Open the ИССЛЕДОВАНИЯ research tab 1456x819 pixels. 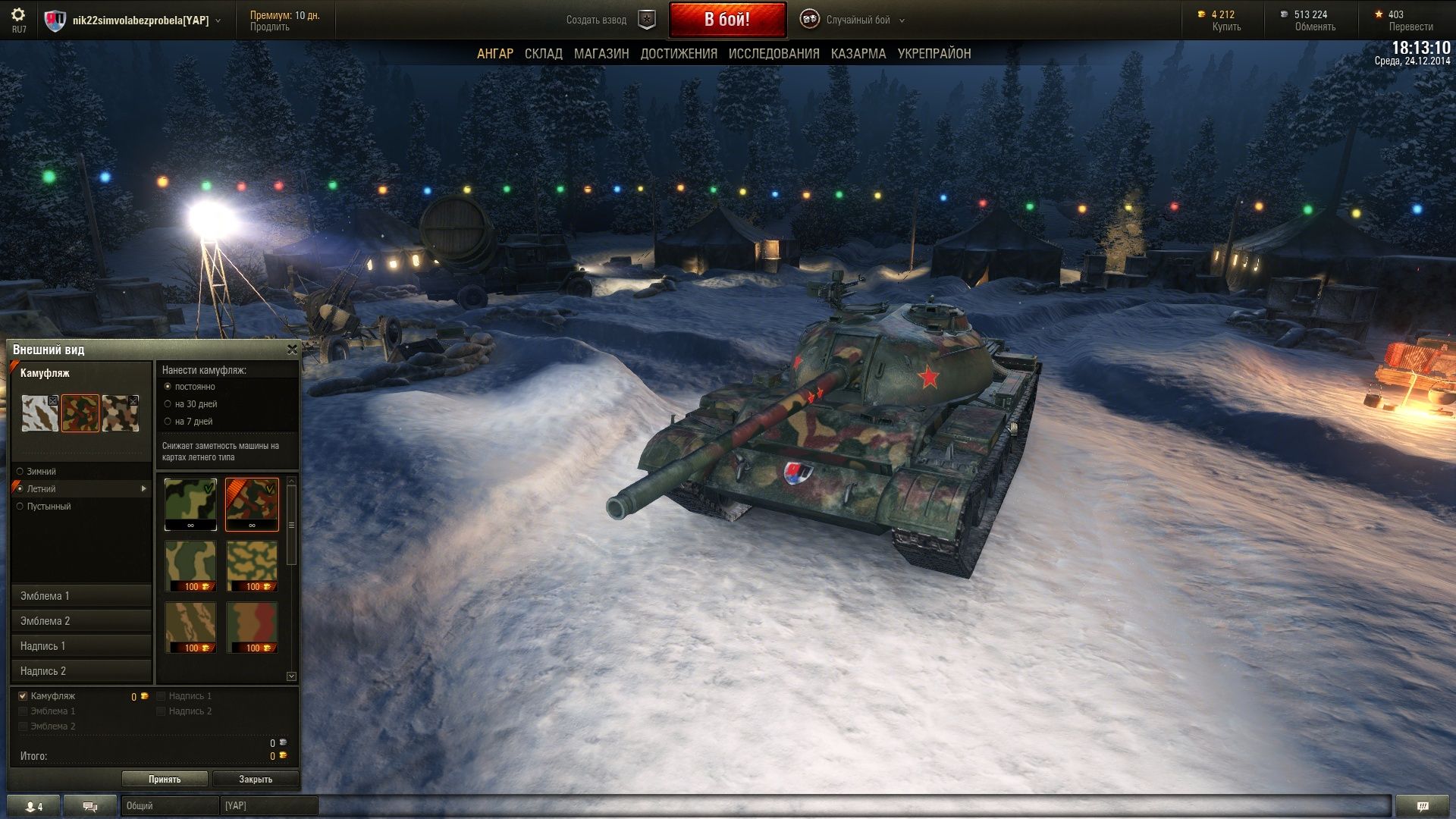pyautogui.click(x=773, y=54)
